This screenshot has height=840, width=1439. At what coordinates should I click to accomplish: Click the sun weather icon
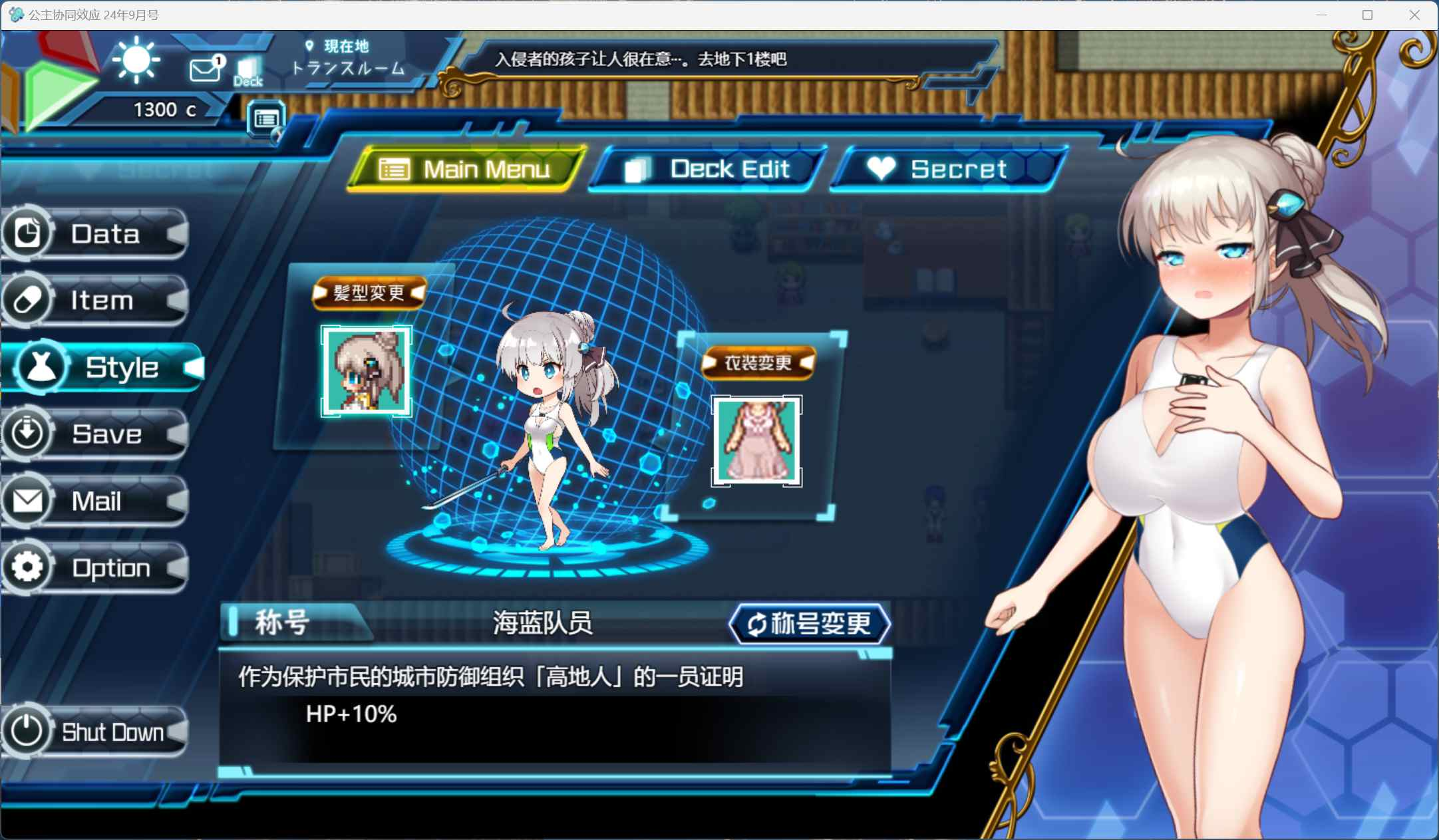[135, 61]
